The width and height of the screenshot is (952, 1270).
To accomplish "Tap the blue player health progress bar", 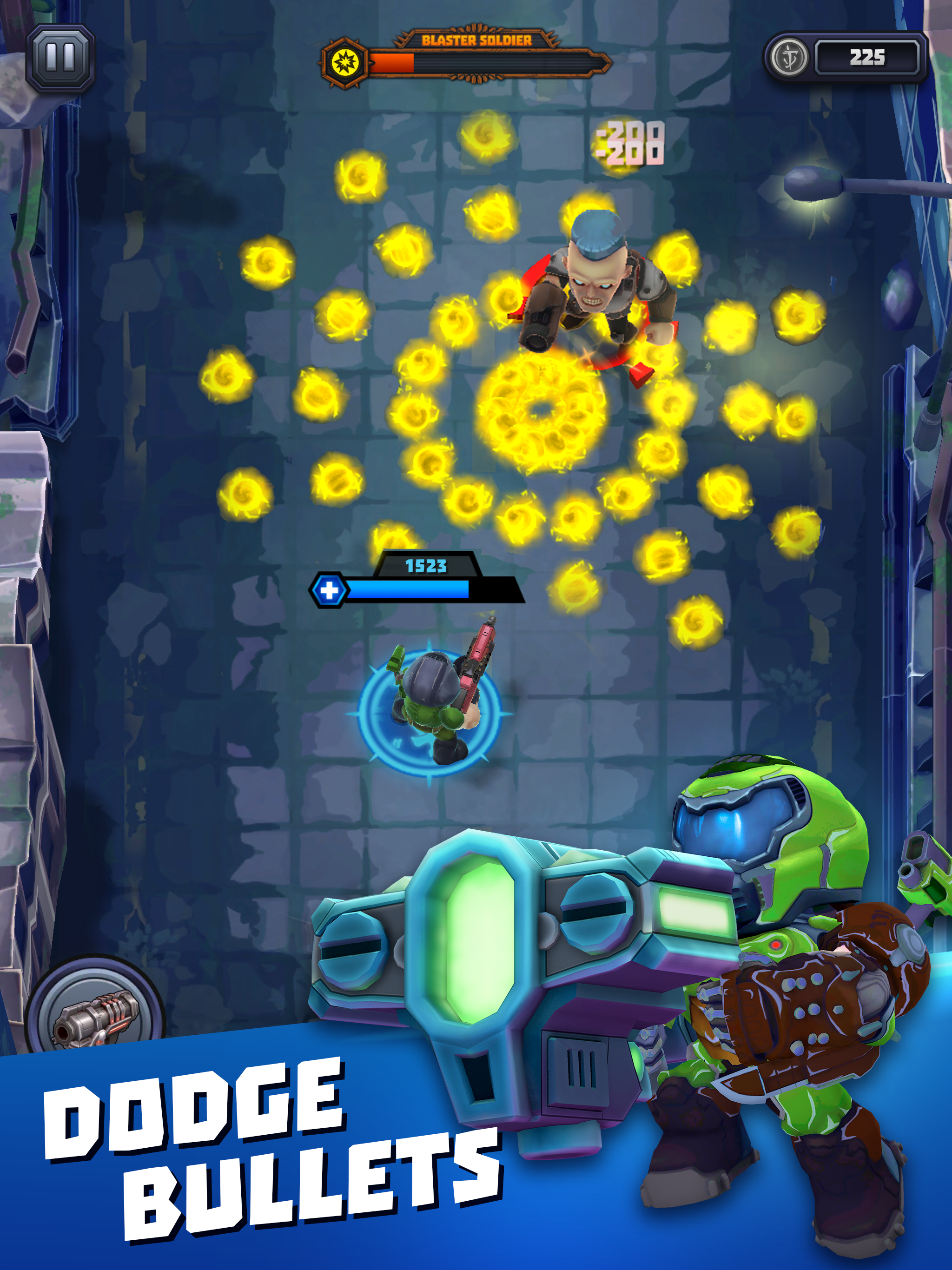I will click(408, 589).
